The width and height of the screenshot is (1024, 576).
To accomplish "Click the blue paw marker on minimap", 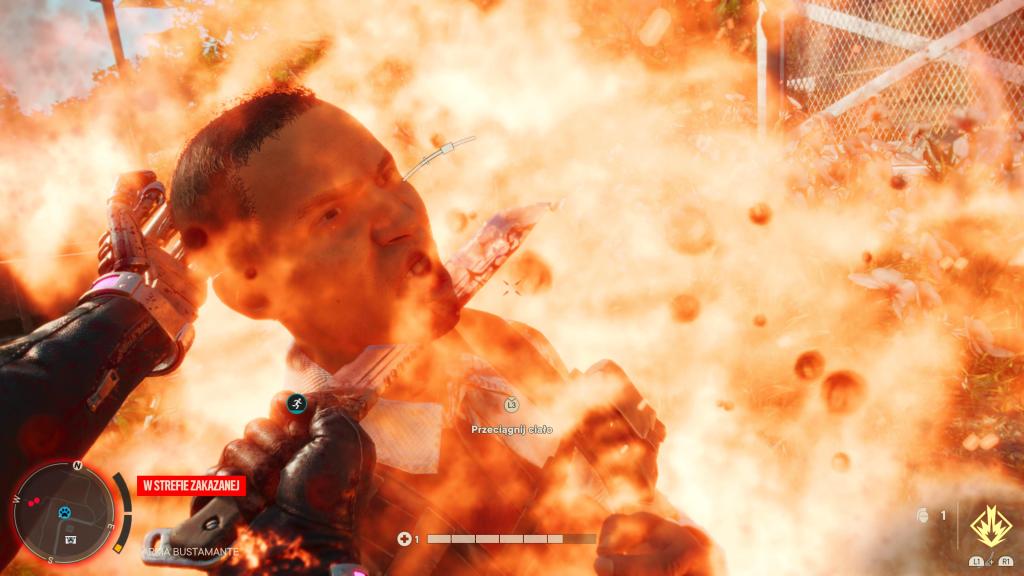I will 65,512.
